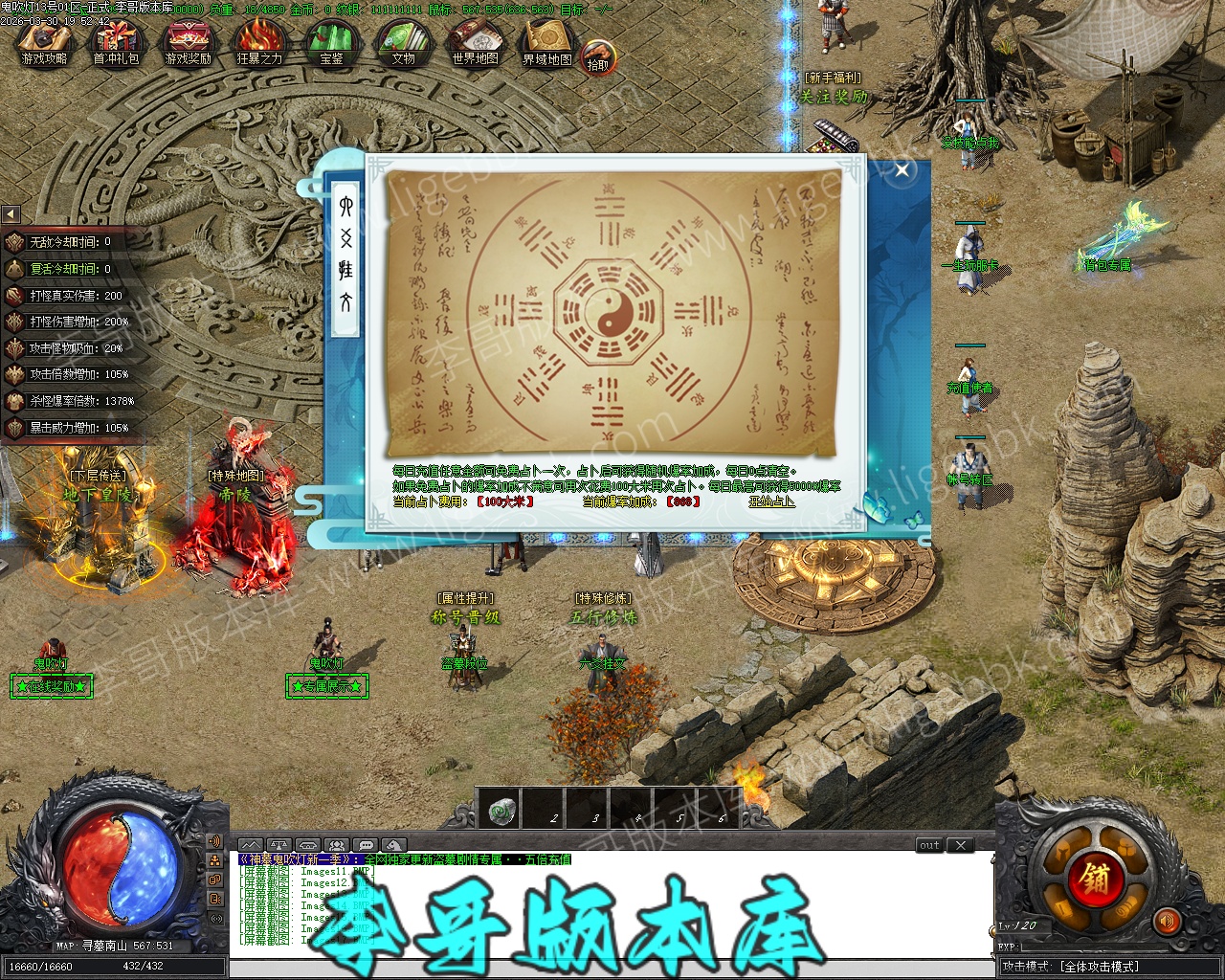This screenshot has width=1225, height=980.
Task: Open the 游戏攻略 game guide icon
Action: pos(44,44)
